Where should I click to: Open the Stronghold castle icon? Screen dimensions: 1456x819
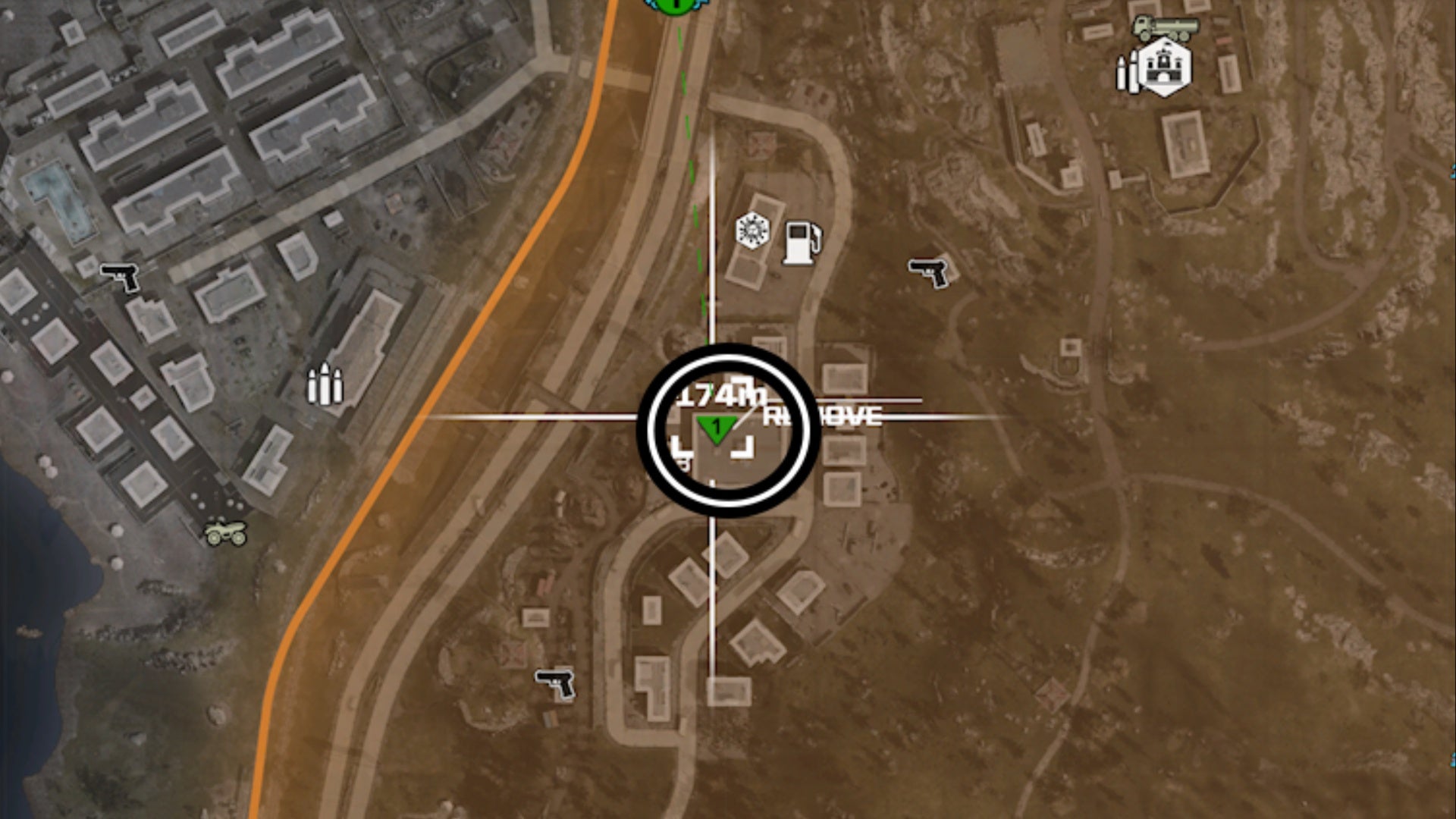(x=1166, y=67)
